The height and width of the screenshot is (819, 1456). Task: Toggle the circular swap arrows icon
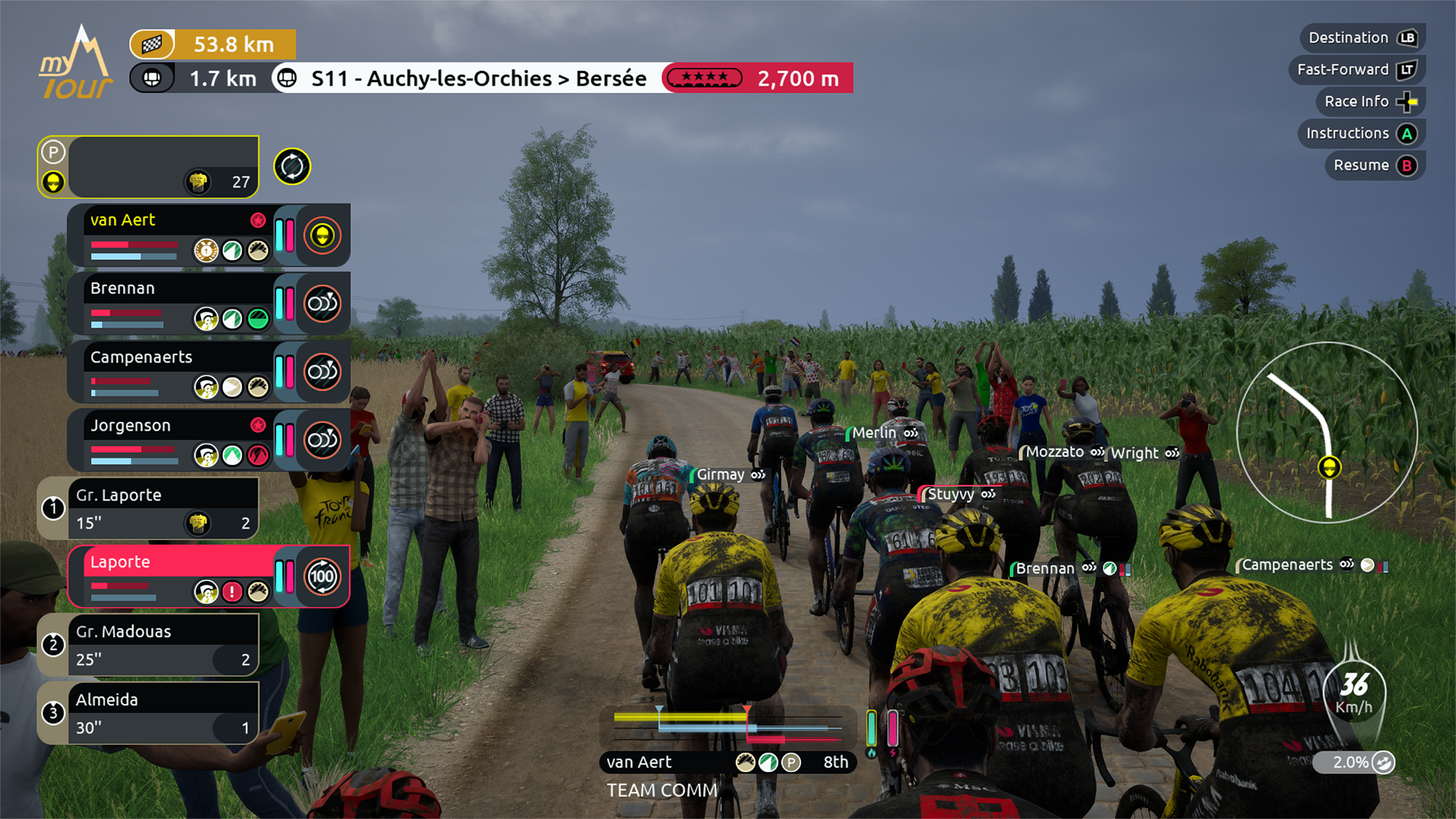click(x=292, y=167)
